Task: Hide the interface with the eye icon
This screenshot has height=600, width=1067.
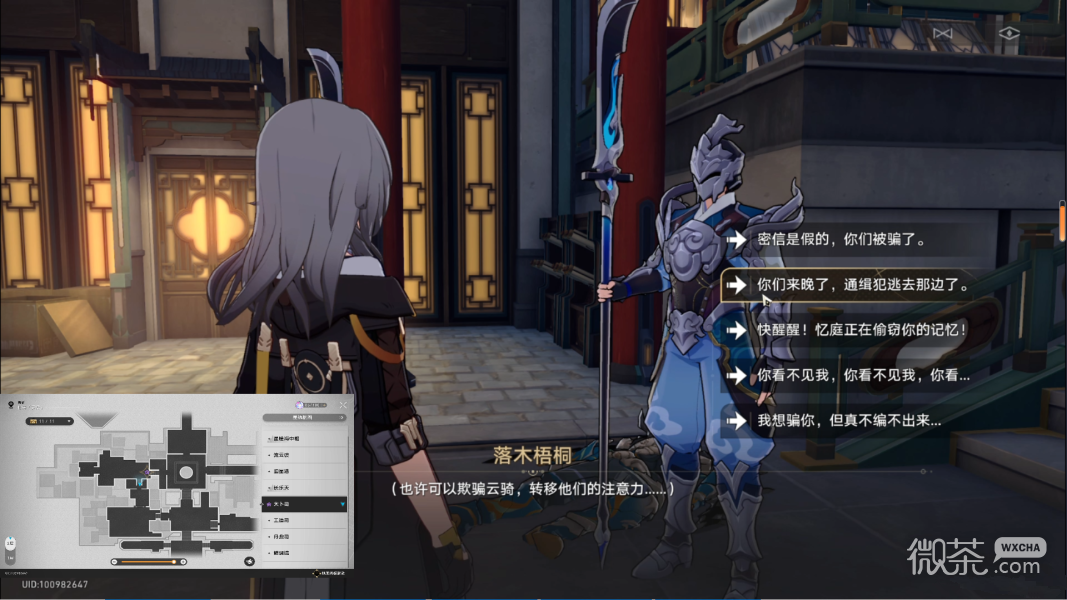Action: click(x=1008, y=33)
